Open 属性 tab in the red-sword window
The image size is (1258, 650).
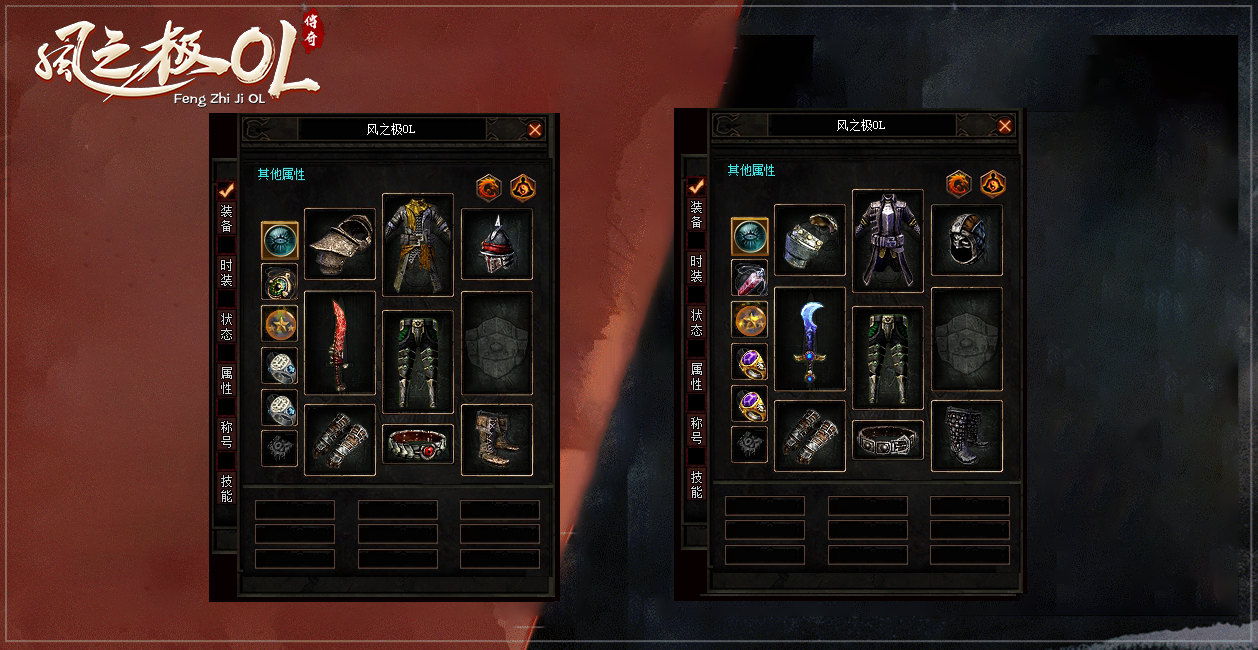click(x=226, y=380)
